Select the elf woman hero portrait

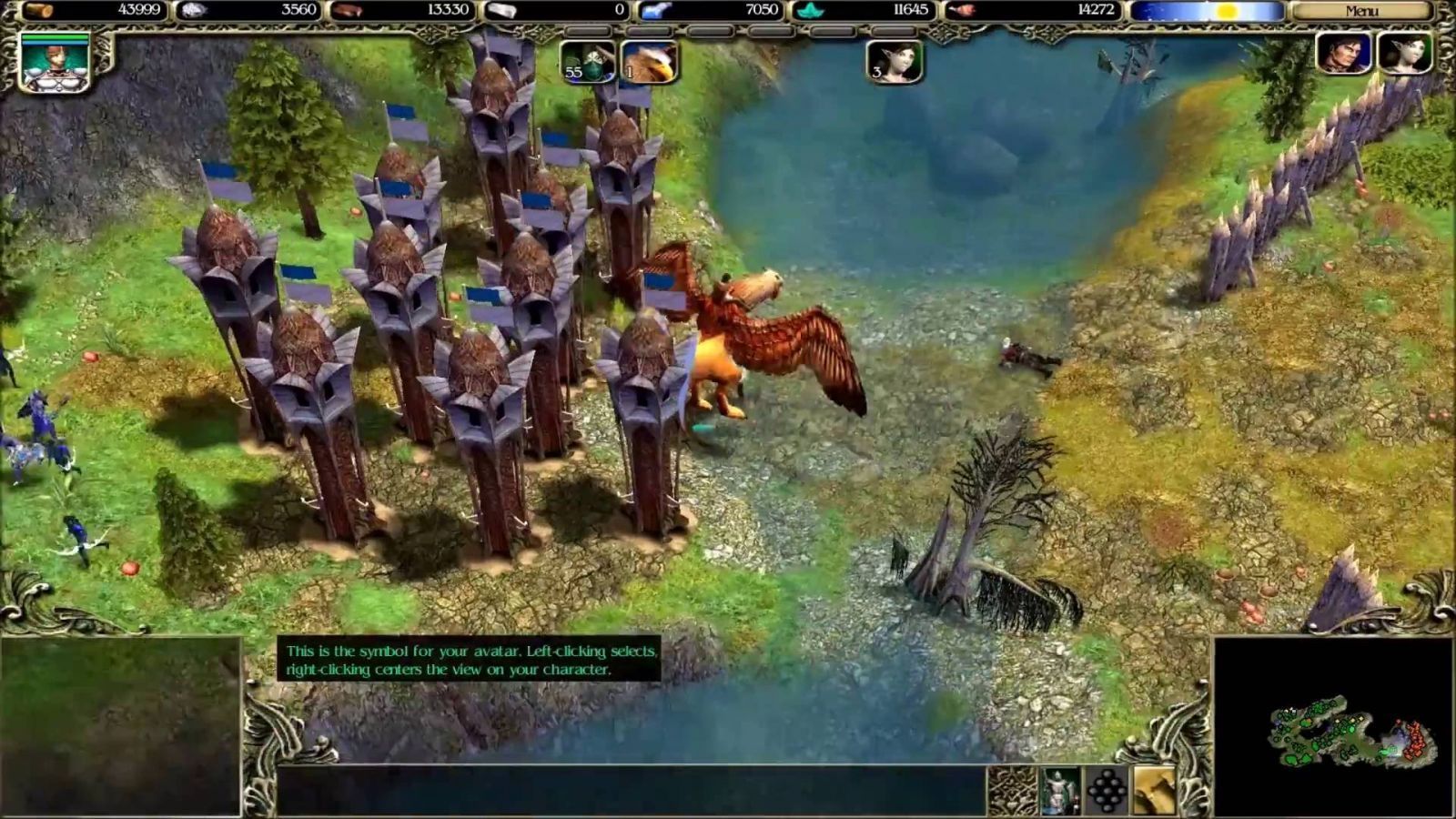(1405, 53)
